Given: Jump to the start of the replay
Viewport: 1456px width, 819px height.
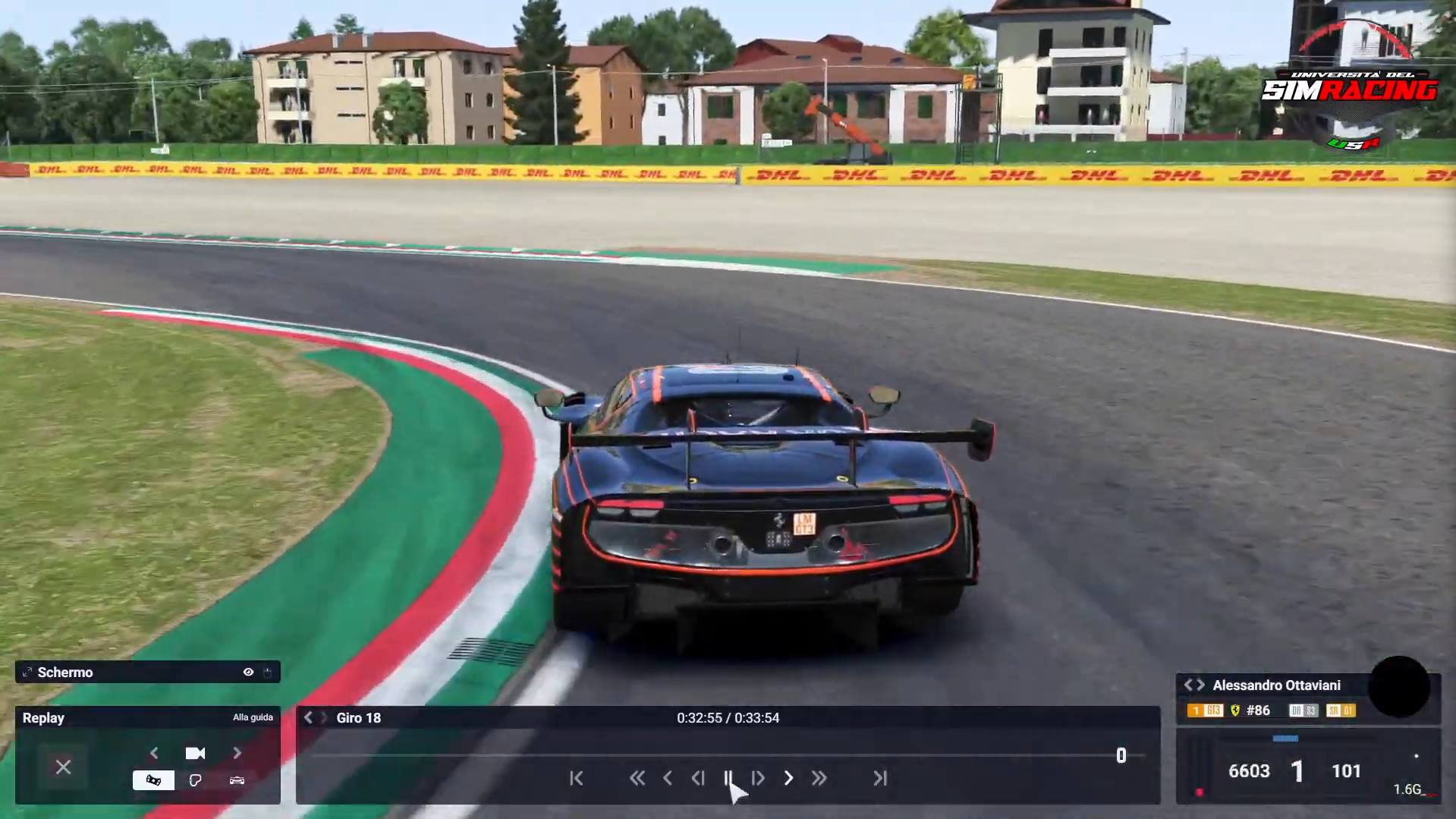Looking at the screenshot, I should [577, 778].
